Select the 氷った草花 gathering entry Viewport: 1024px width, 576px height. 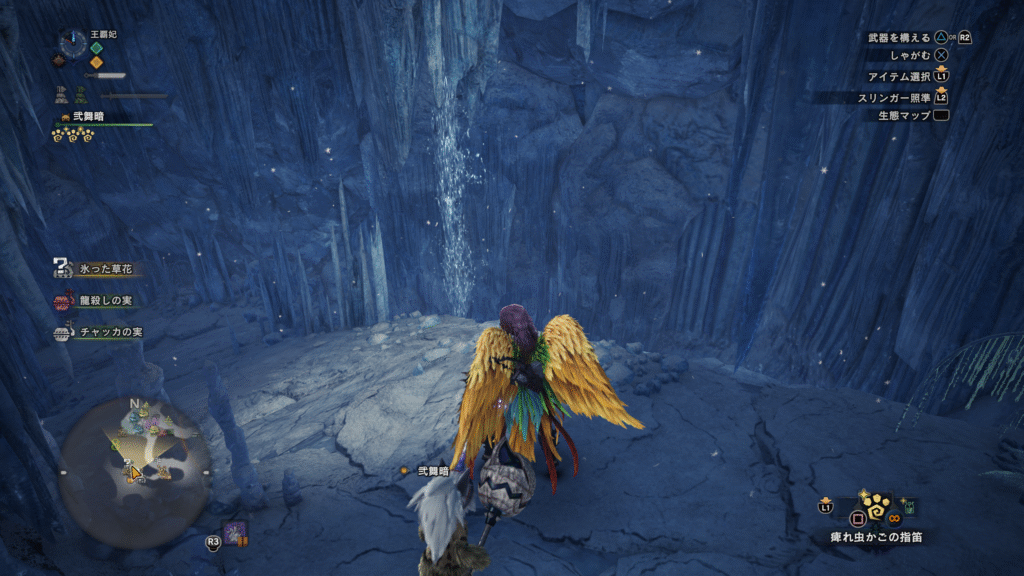pos(105,269)
